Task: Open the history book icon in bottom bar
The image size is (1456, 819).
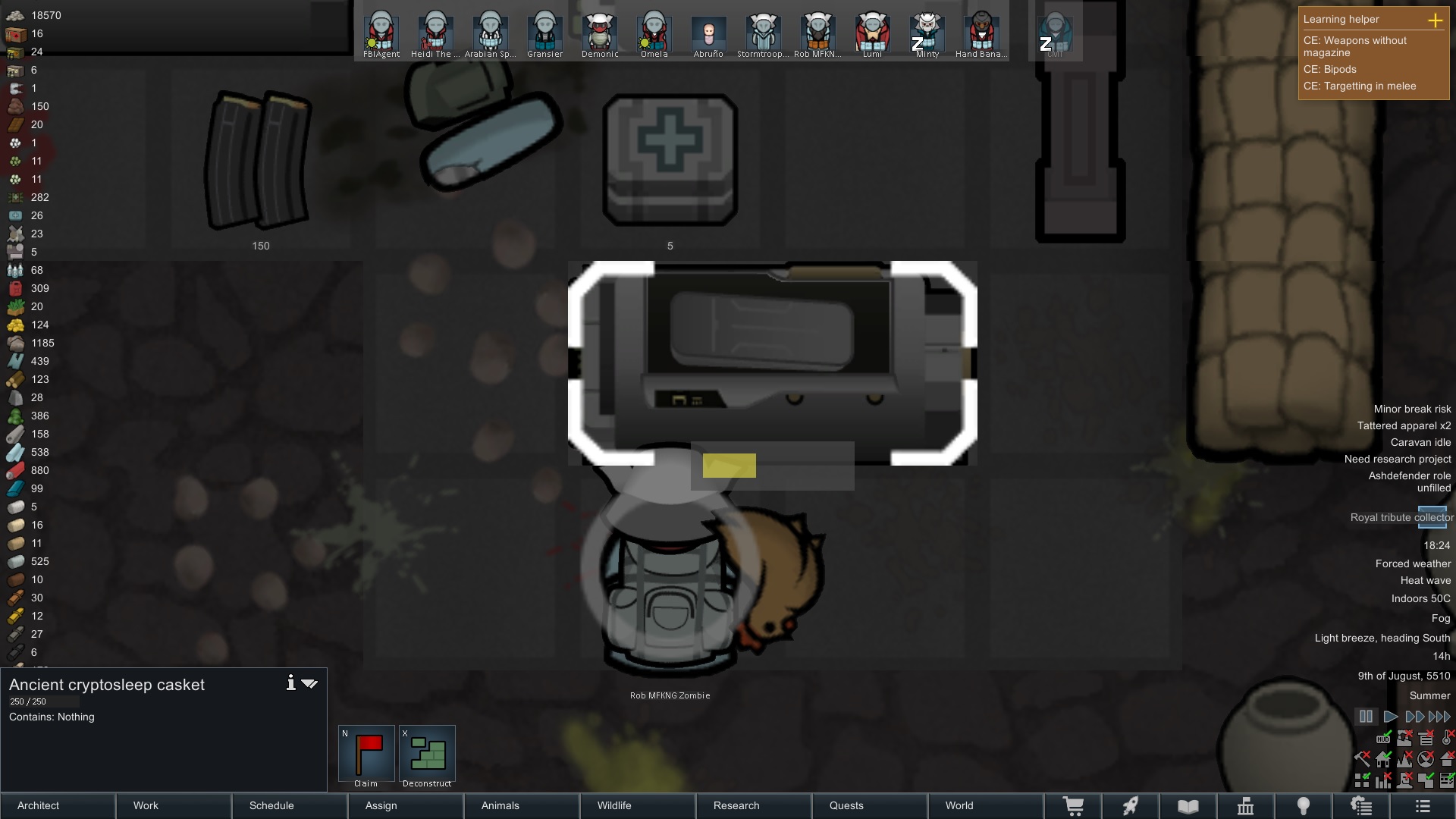Action: pyautogui.click(x=1188, y=806)
